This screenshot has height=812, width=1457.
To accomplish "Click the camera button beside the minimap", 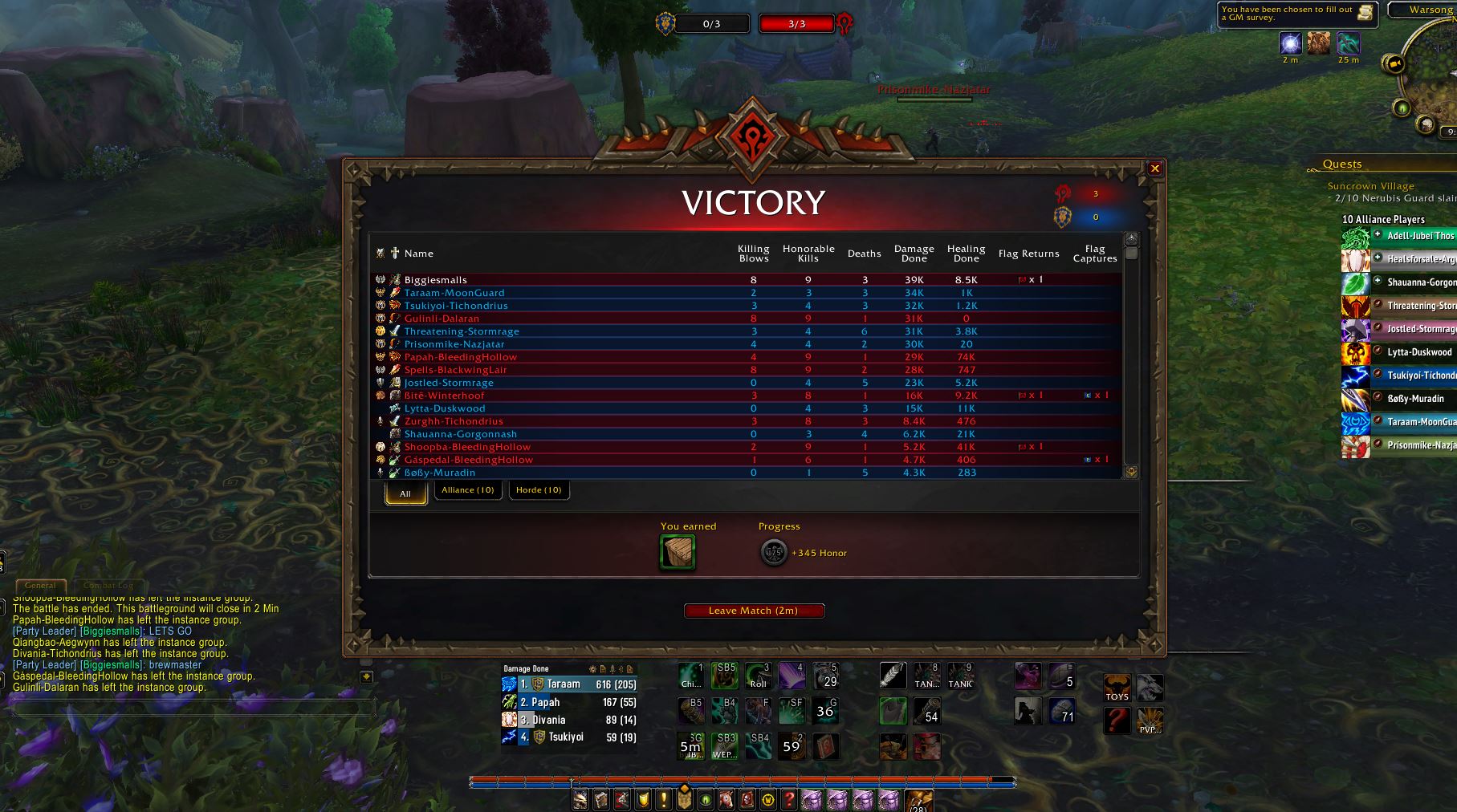I will 1394,64.
